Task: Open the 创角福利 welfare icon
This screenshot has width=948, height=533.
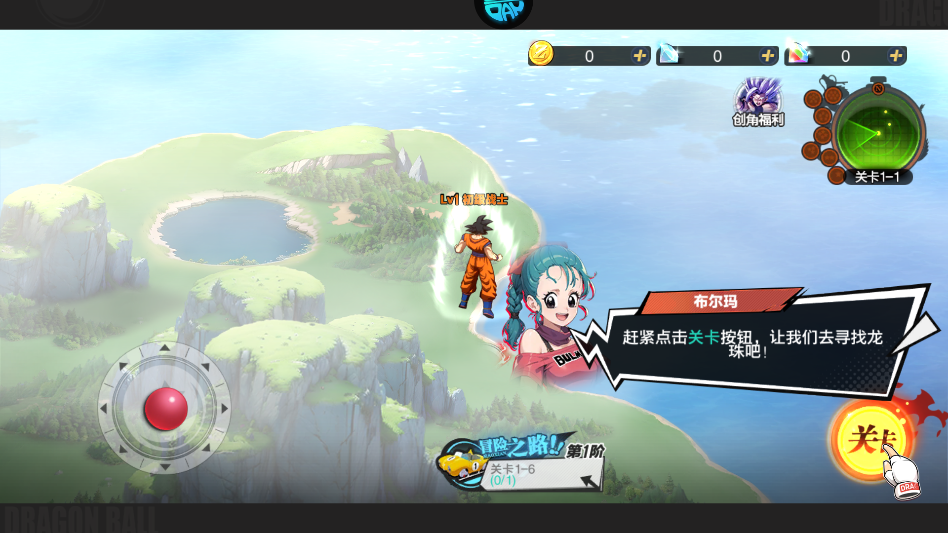Action: (758, 99)
